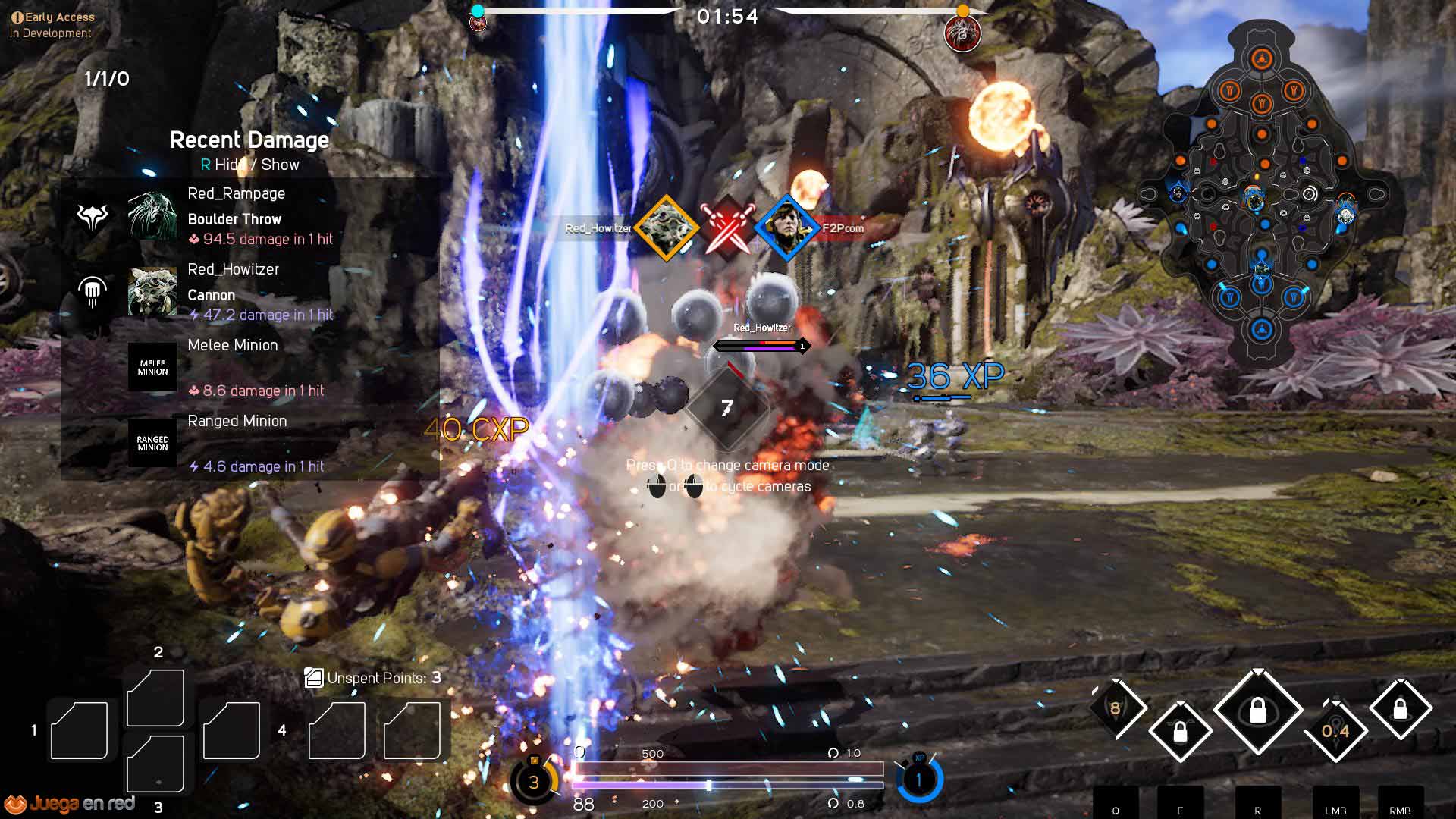Click the LMB attack icon showing 0.4

click(1335, 730)
